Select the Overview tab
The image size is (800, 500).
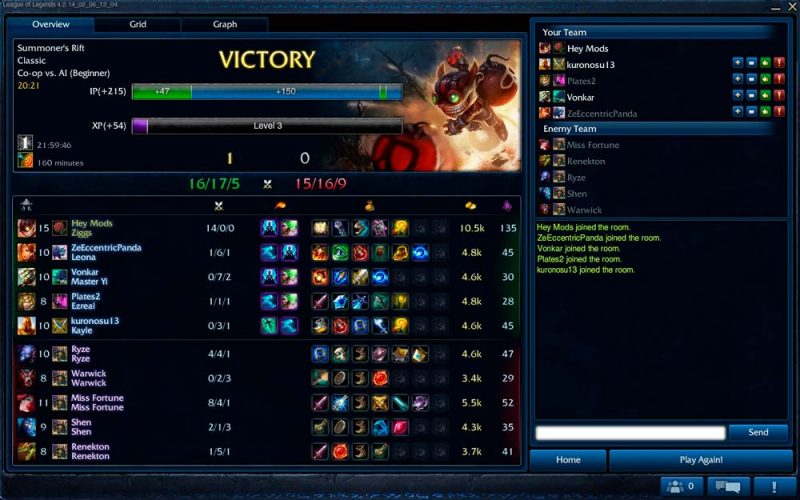point(50,24)
